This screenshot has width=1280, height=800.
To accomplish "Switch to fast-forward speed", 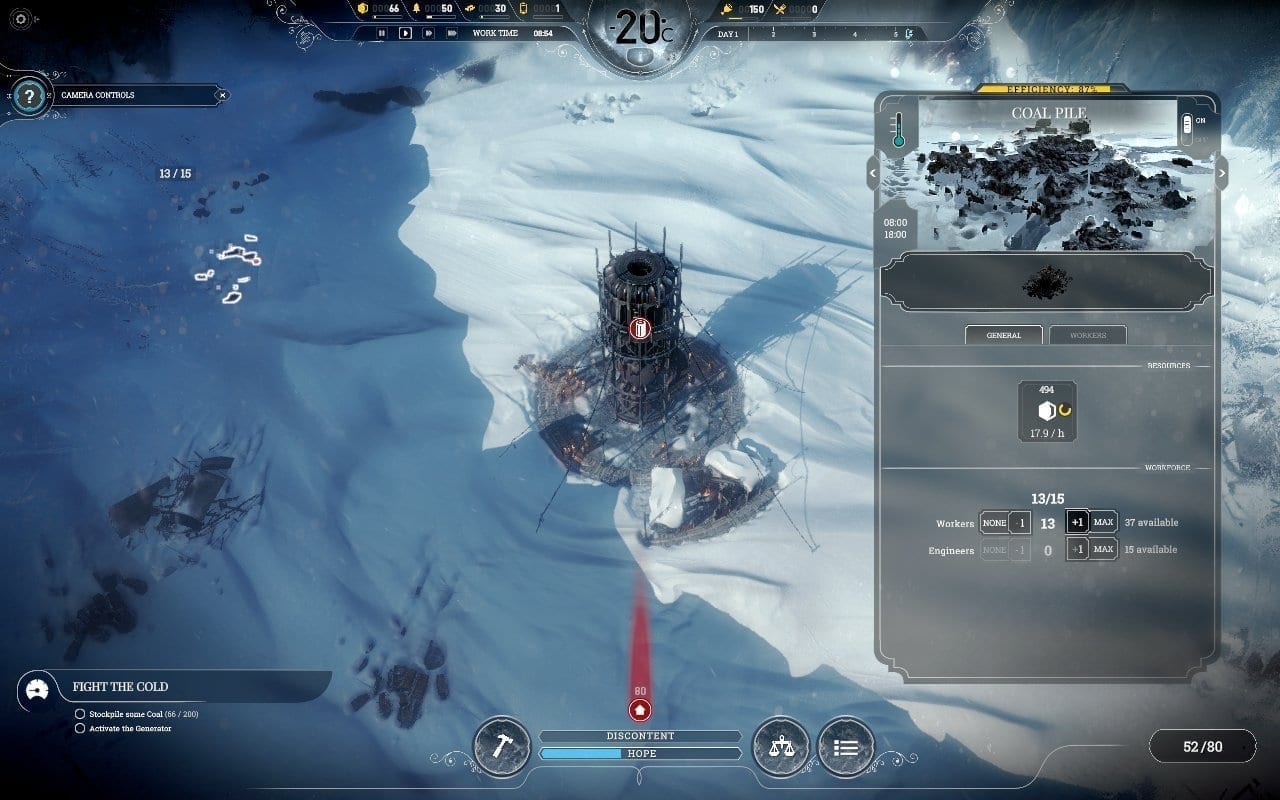I will pyautogui.click(x=429, y=33).
